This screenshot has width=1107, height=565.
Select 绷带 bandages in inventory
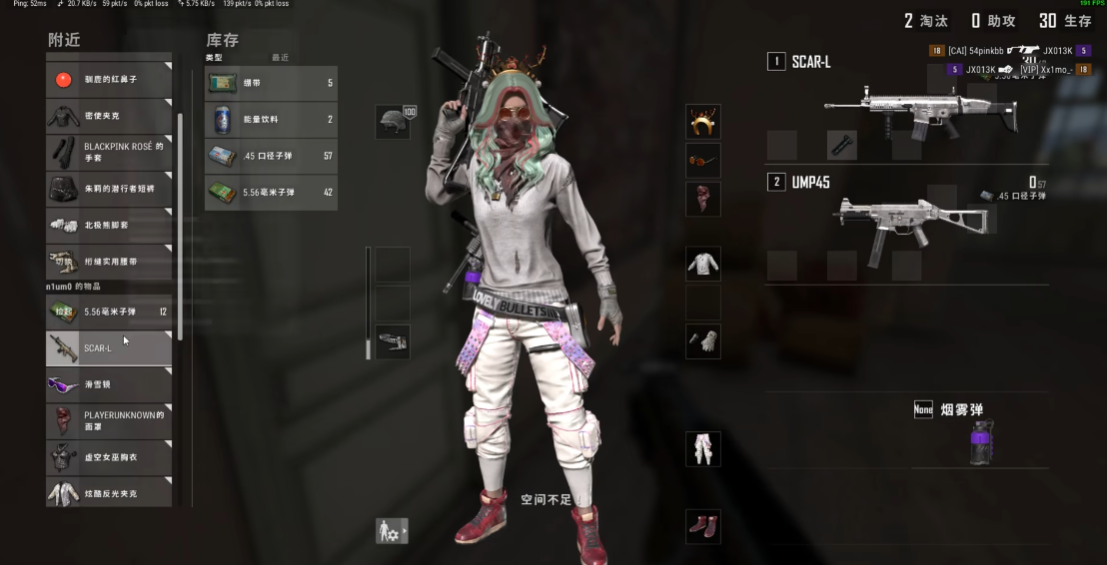tap(270, 83)
